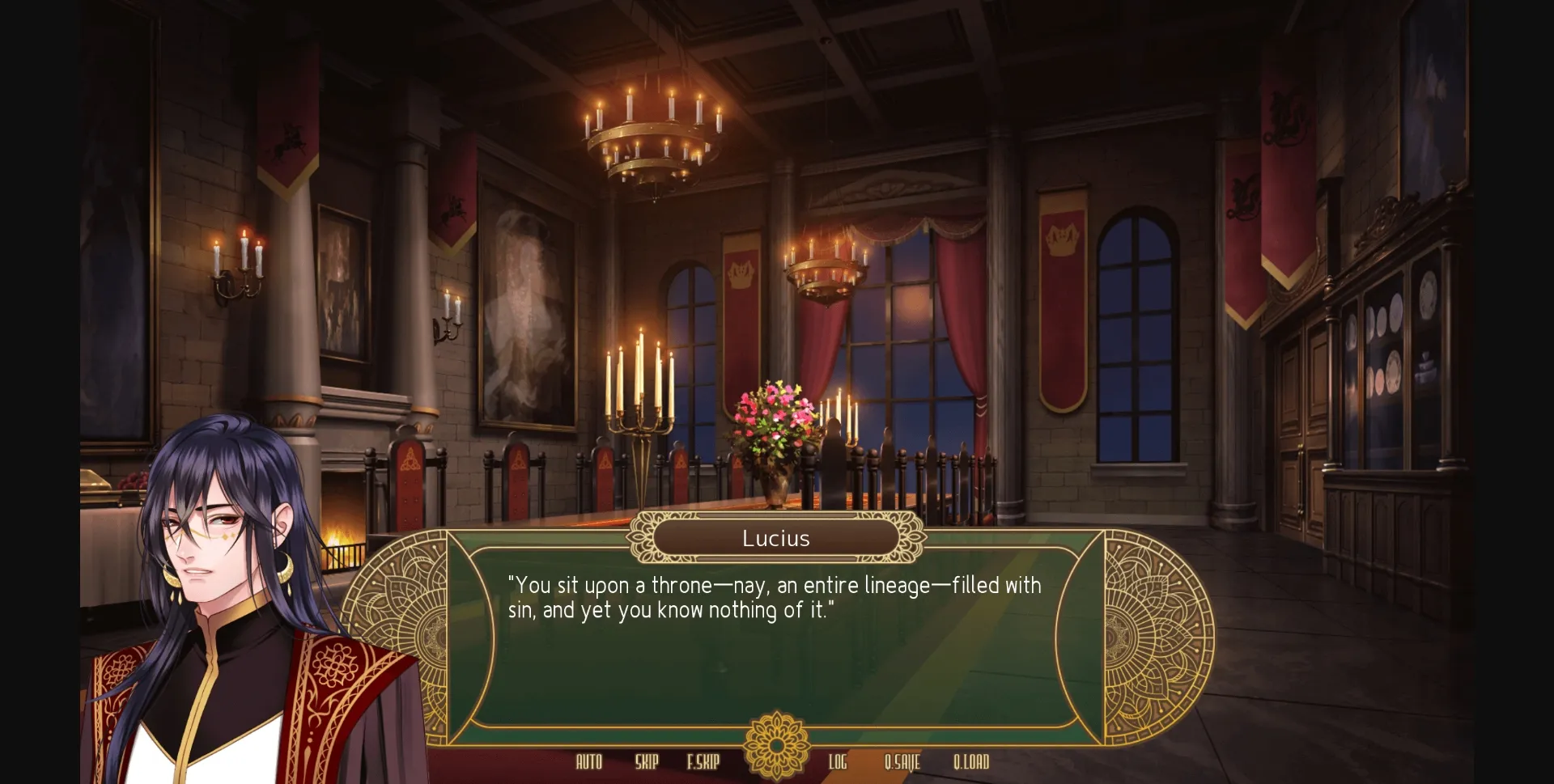
Task: Toggle AUTO play mode
Action: [x=588, y=761]
